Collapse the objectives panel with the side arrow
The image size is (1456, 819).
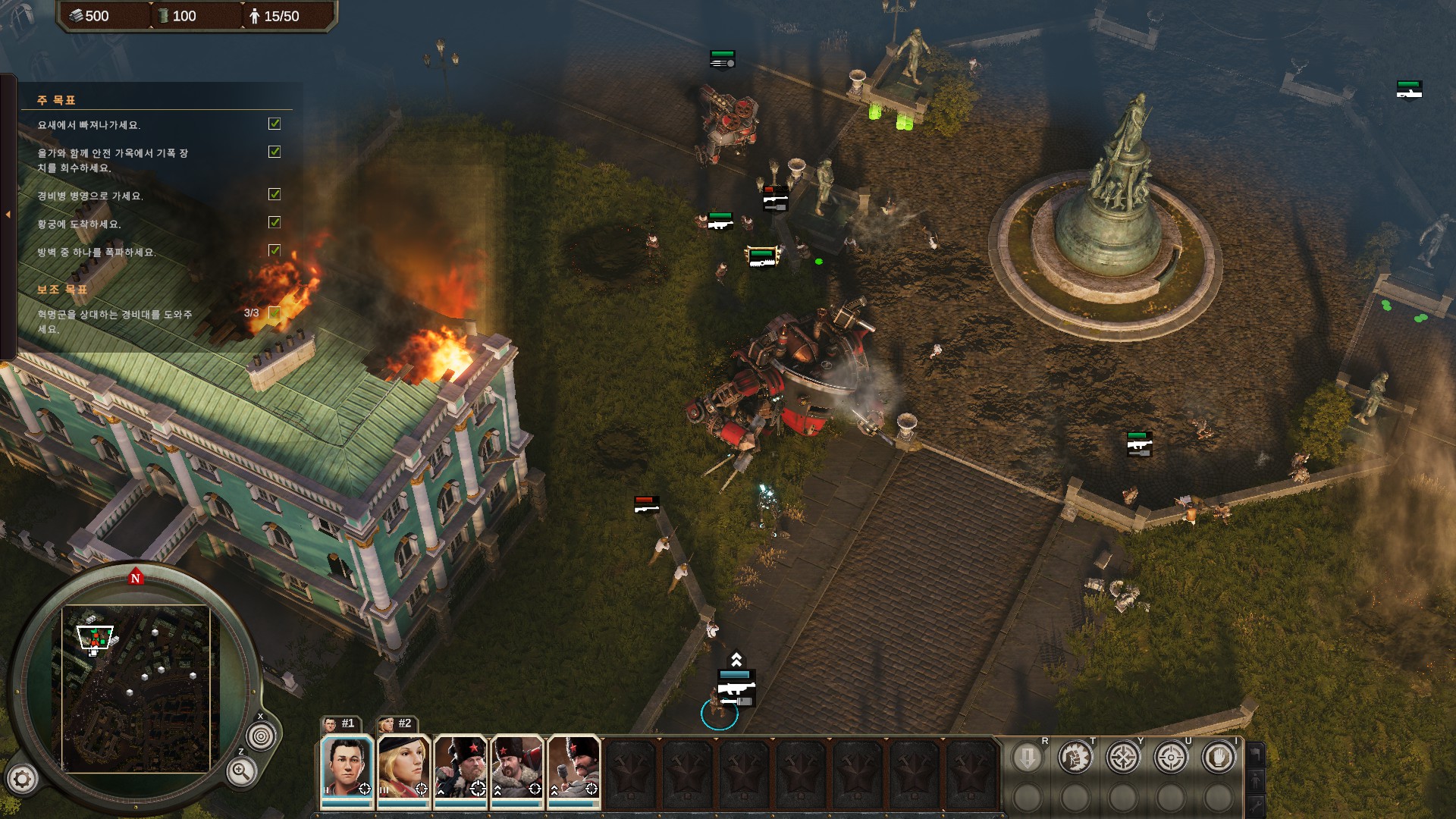8,215
